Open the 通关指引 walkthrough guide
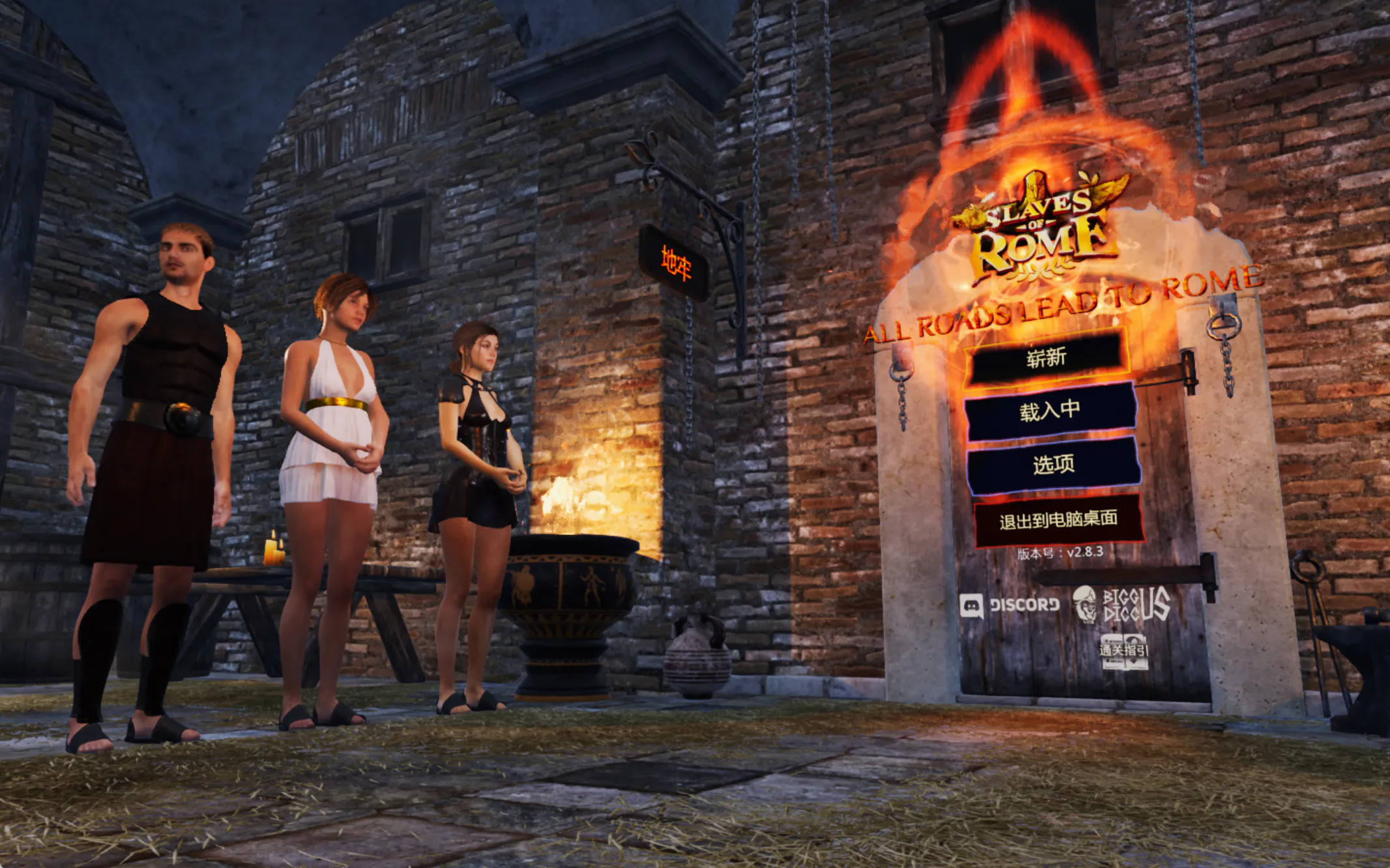 click(1123, 651)
